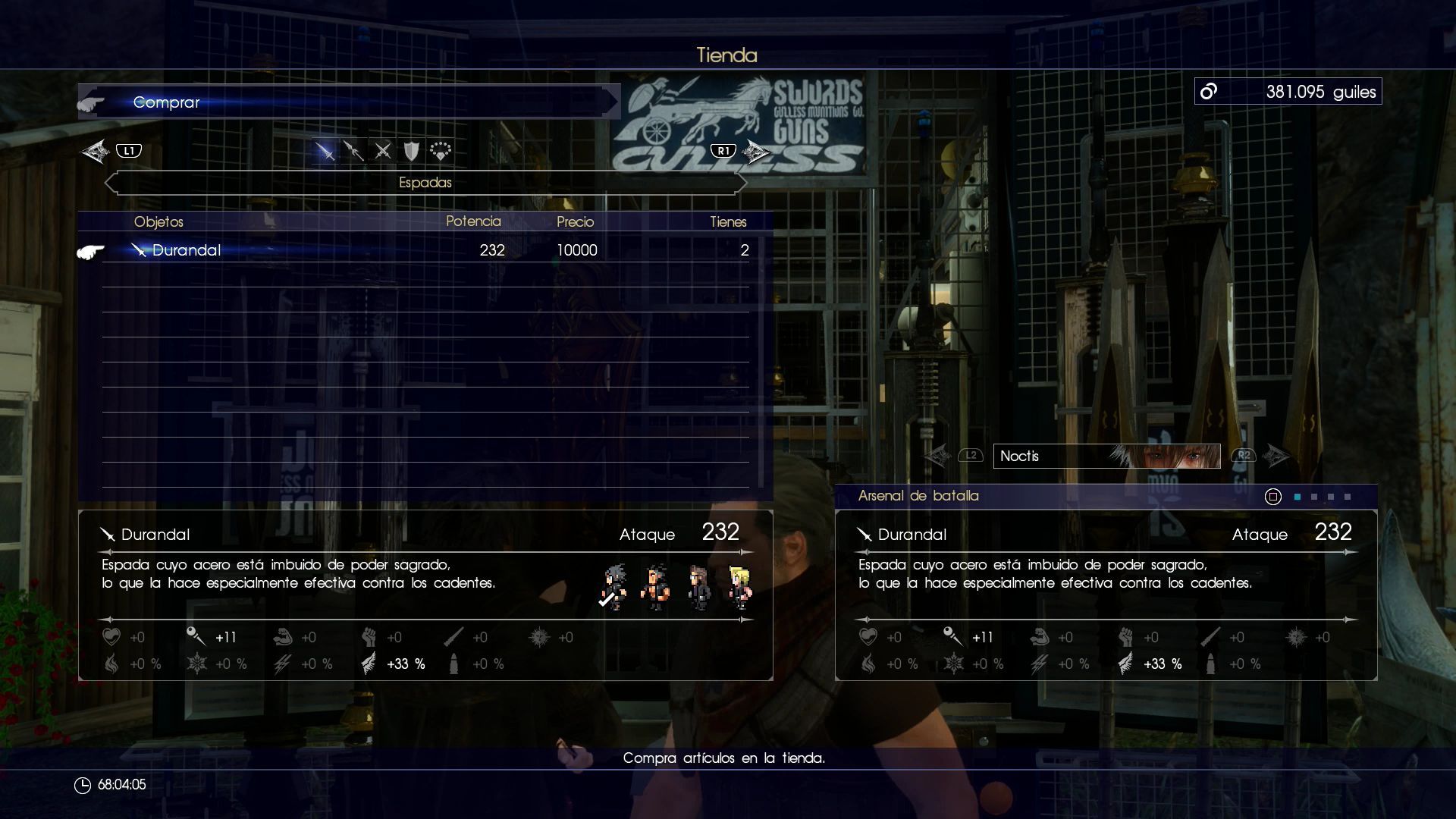Go to previous category with left arrow

[x=96, y=151]
